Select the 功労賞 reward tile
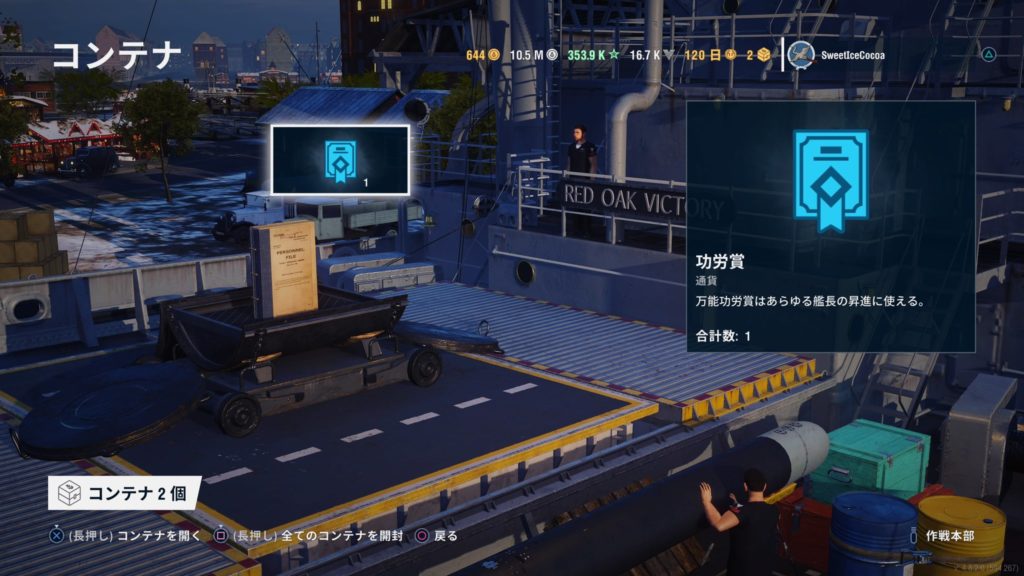The width and height of the screenshot is (1024, 576). click(x=340, y=160)
